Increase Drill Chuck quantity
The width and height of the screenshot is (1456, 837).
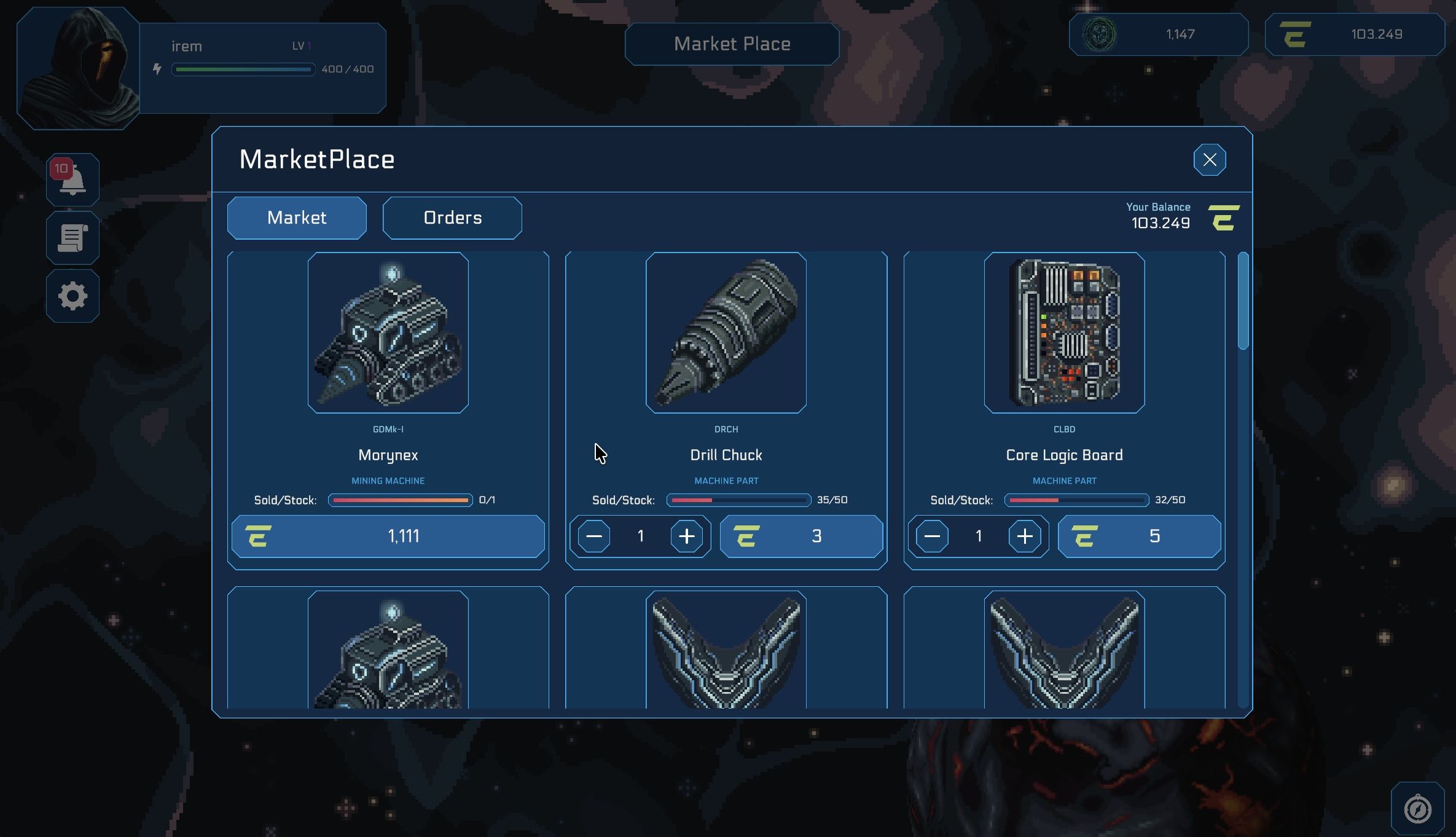click(x=686, y=536)
